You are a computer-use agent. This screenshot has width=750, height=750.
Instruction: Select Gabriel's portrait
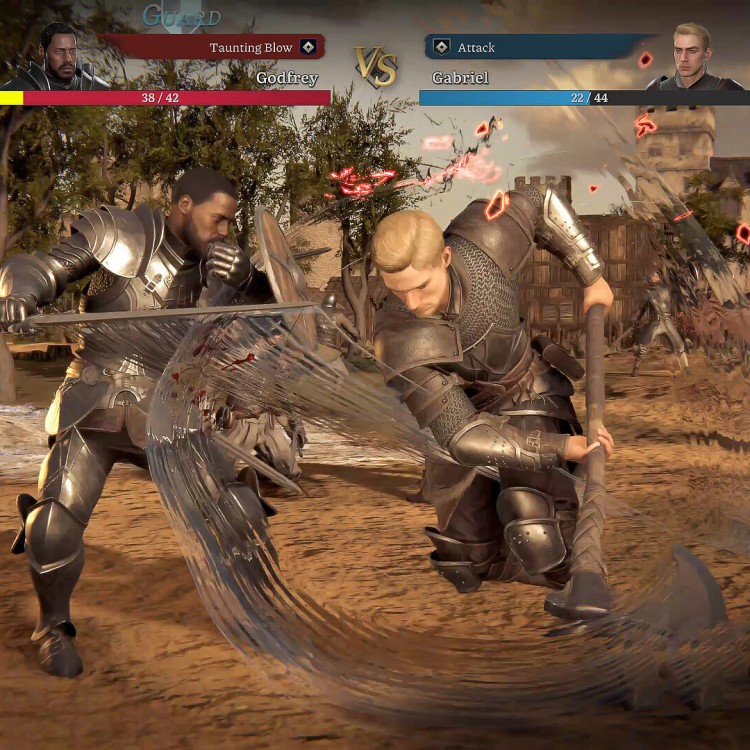691,58
